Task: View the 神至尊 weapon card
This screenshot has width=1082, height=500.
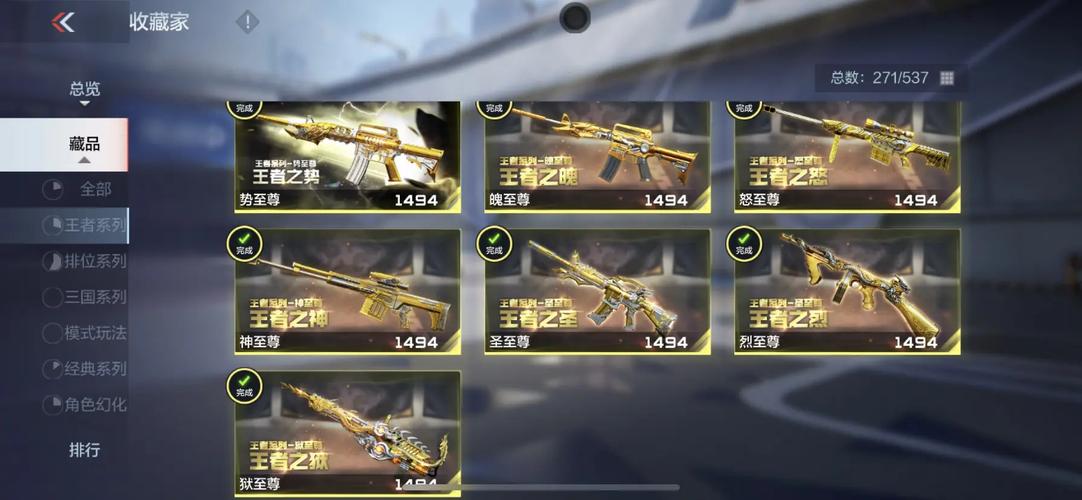Action: pos(348,292)
